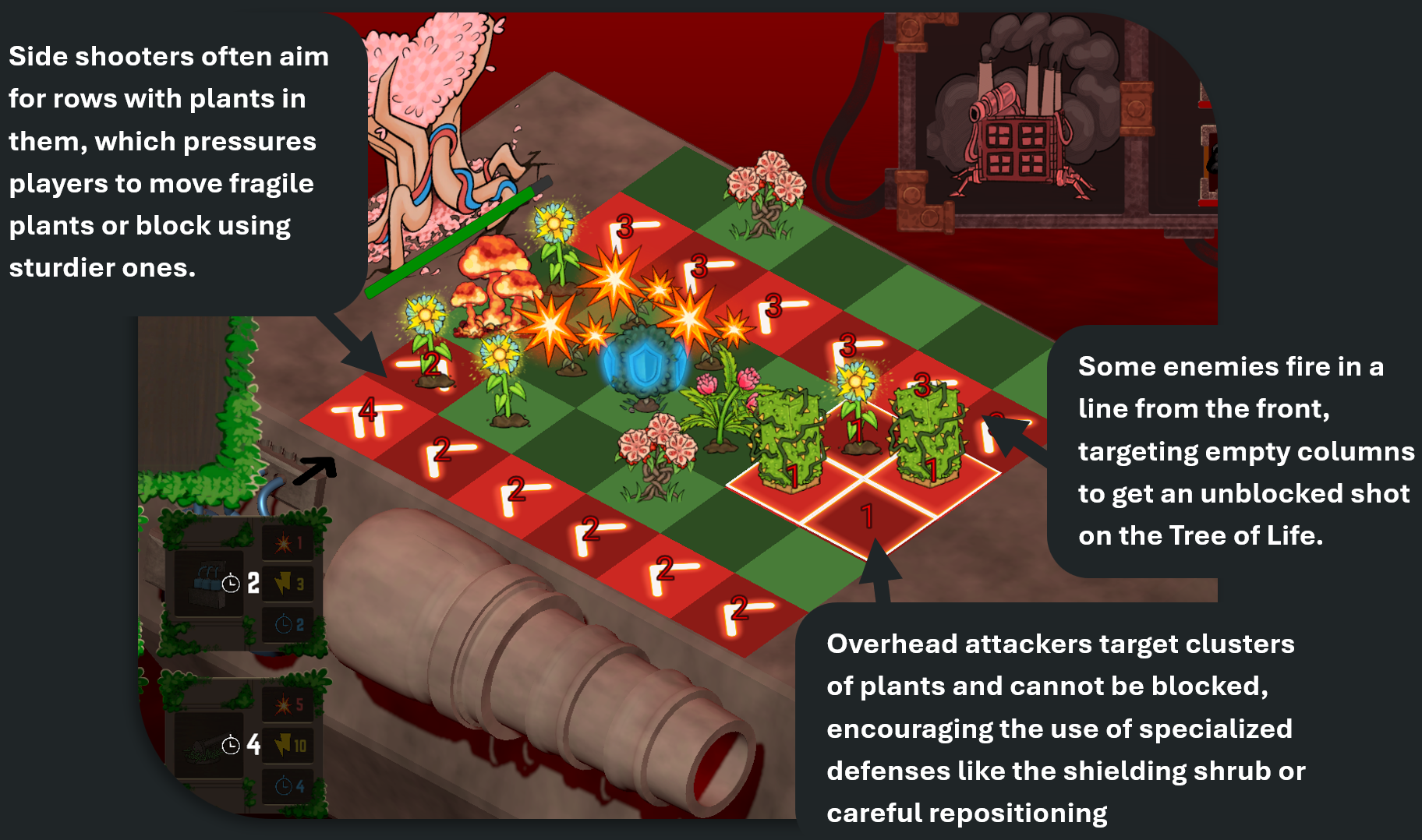1422x840 pixels.
Task: Choose the cannon card with timer 4
Action: (x=209, y=744)
